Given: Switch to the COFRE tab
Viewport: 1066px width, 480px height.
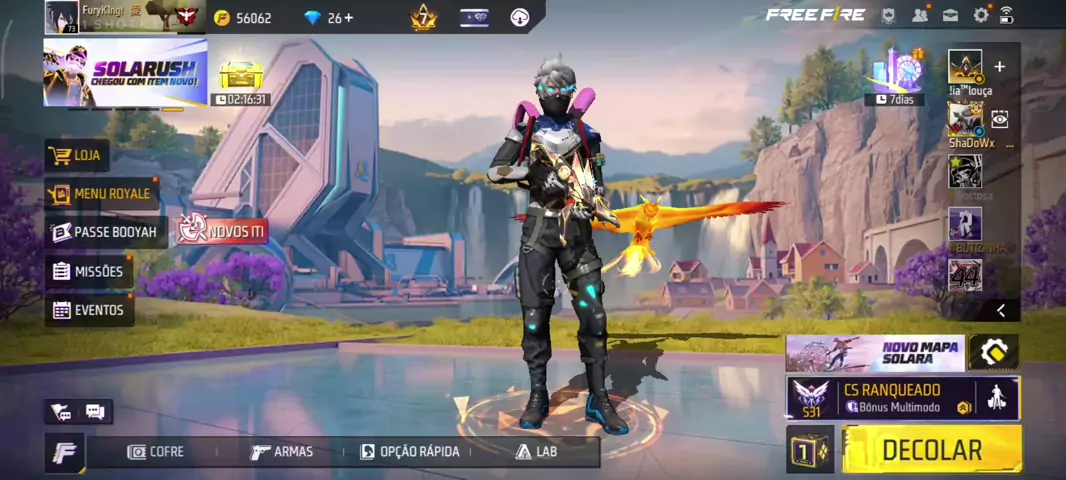Looking at the screenshot, I should pyautogui.click(x=156, y=452).
